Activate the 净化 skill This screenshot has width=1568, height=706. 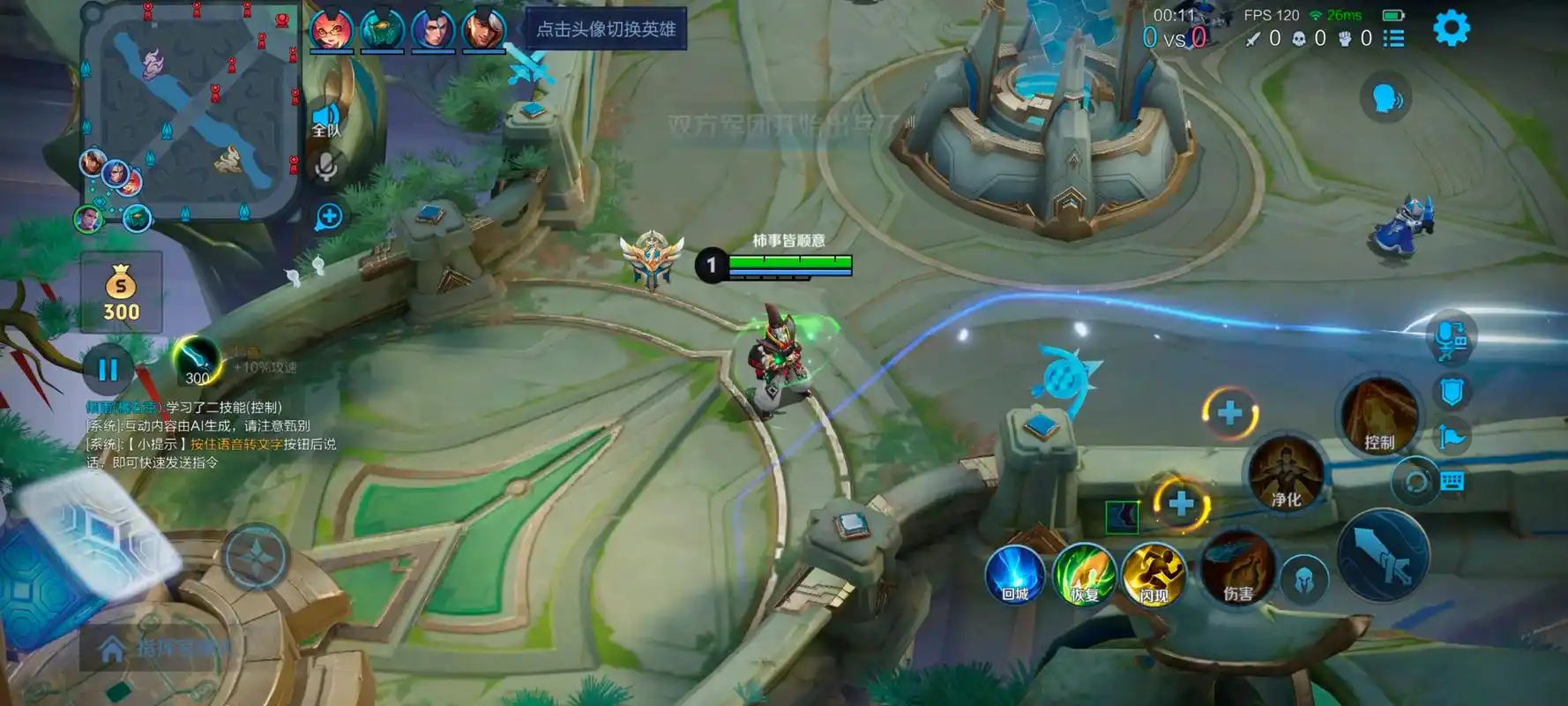coord(1286,476)
